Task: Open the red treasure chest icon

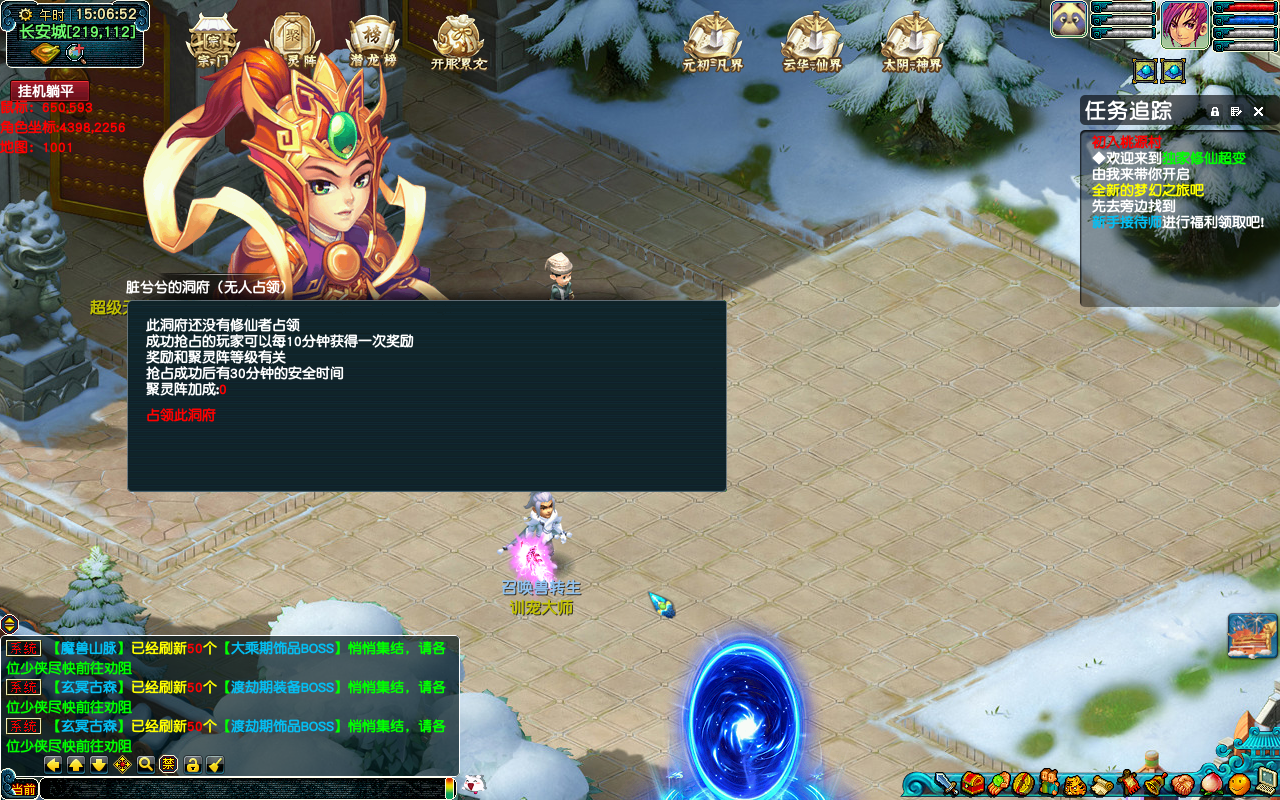Action: pos(974,783)
